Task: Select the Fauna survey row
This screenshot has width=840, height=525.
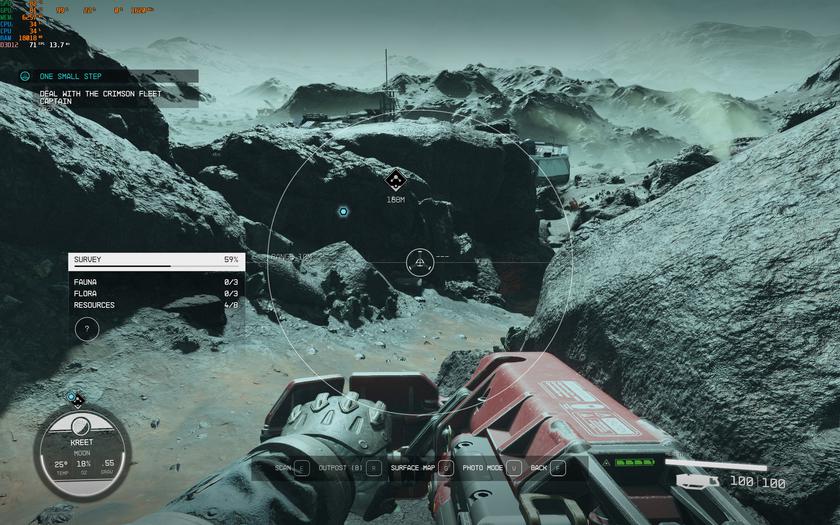Action: coord(155,282)
